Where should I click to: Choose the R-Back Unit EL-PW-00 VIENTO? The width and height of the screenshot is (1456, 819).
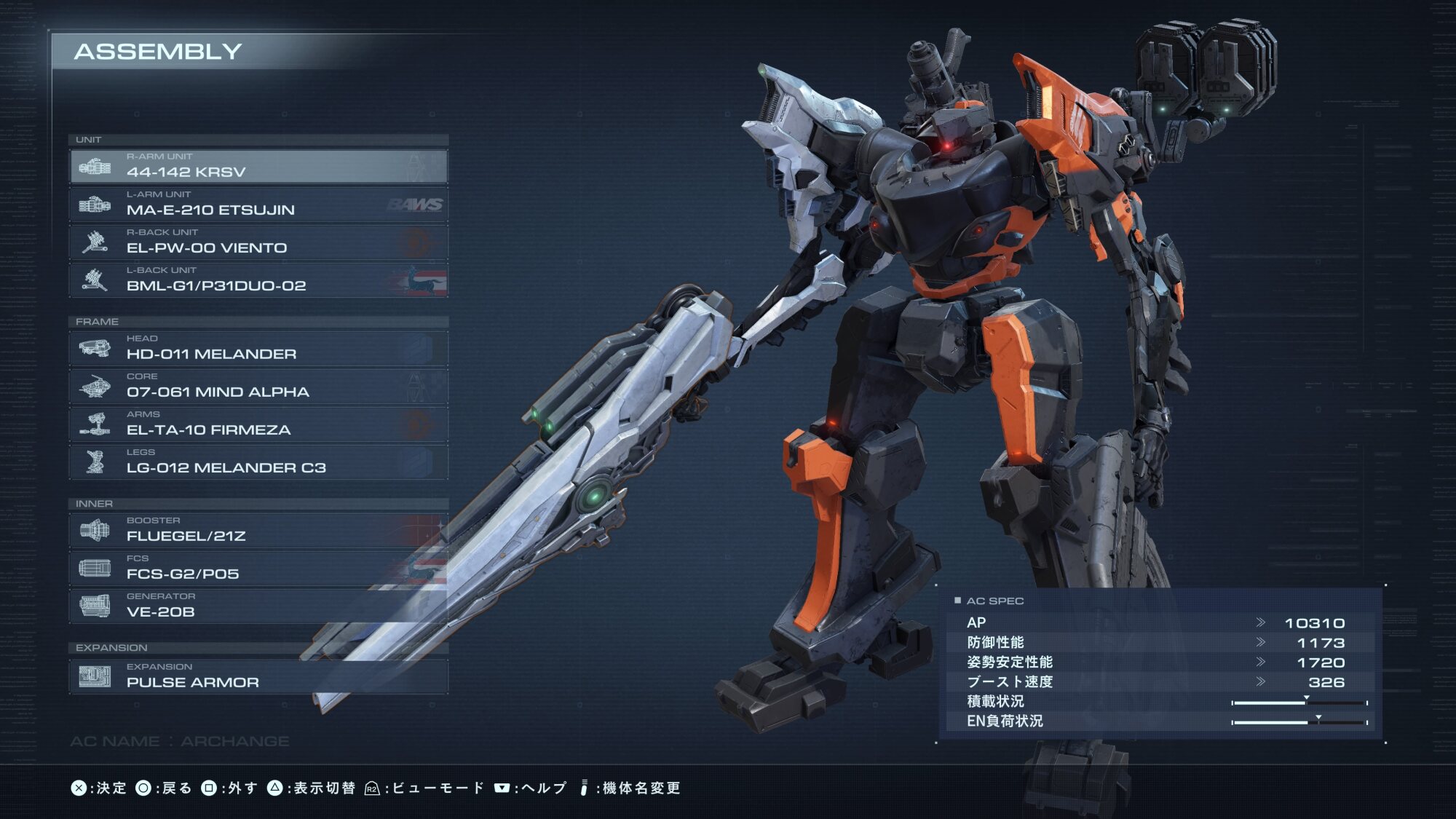pos(258,242)
